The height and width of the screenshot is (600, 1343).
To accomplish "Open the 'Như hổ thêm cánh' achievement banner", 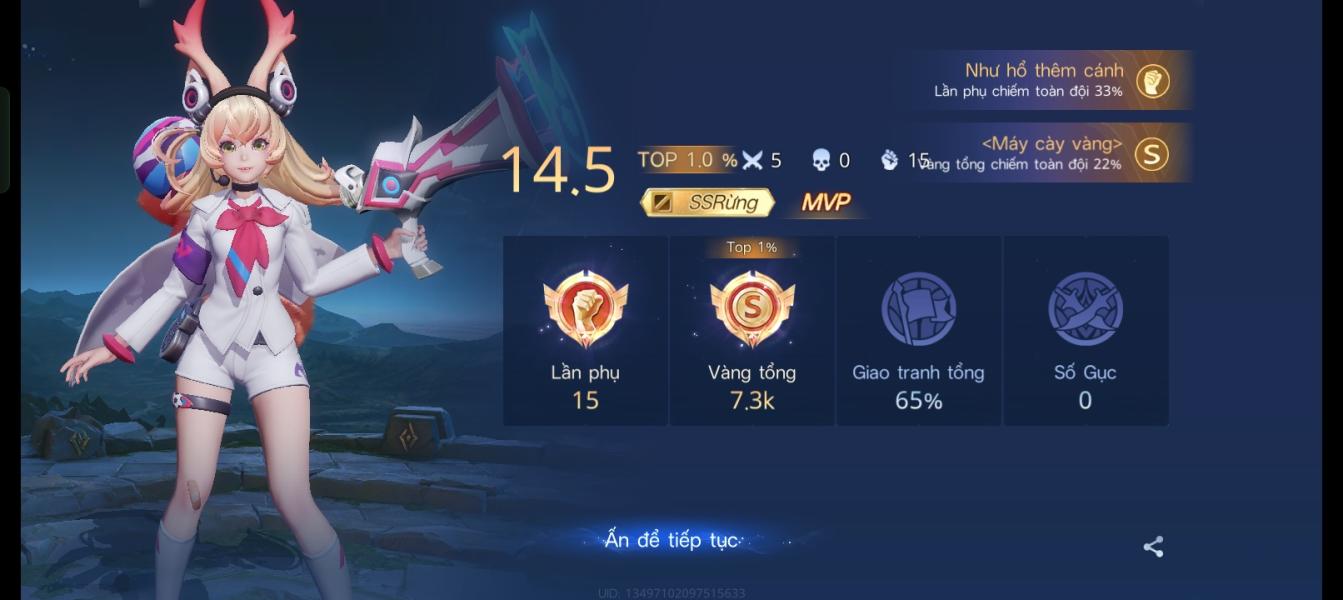I will [x=1050, y=80].
